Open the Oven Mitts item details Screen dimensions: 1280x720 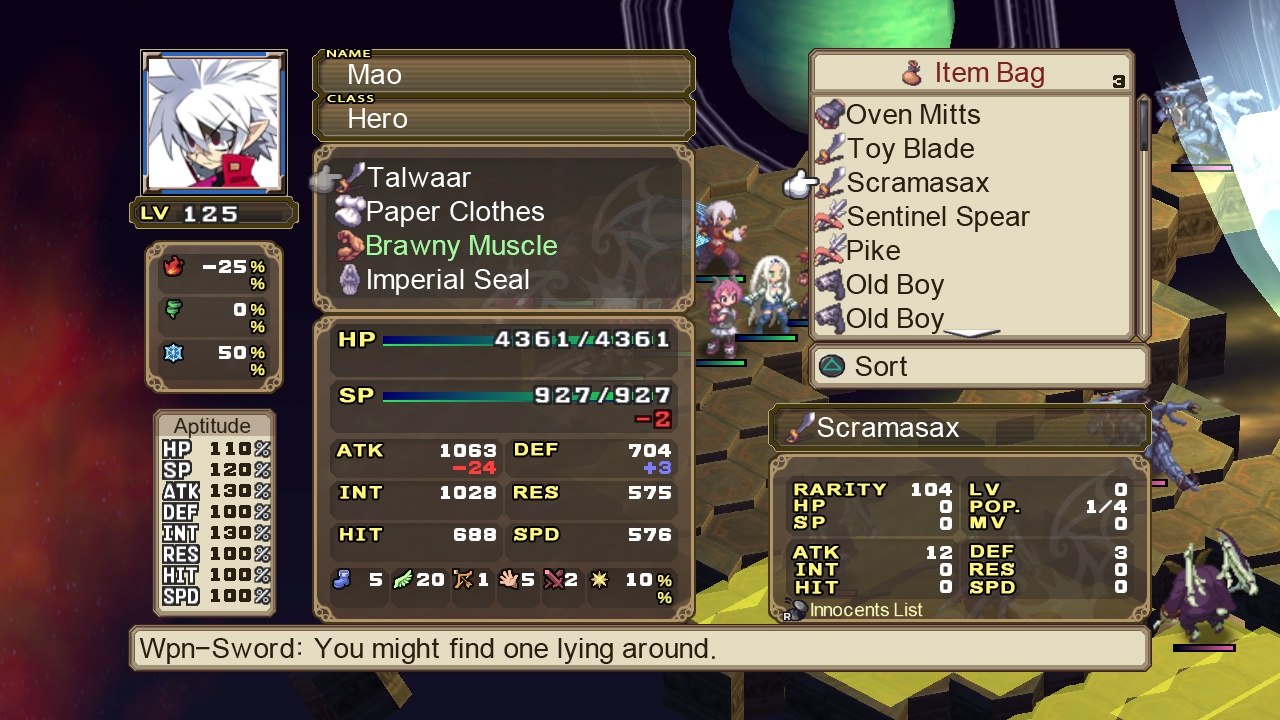(913, 114)
